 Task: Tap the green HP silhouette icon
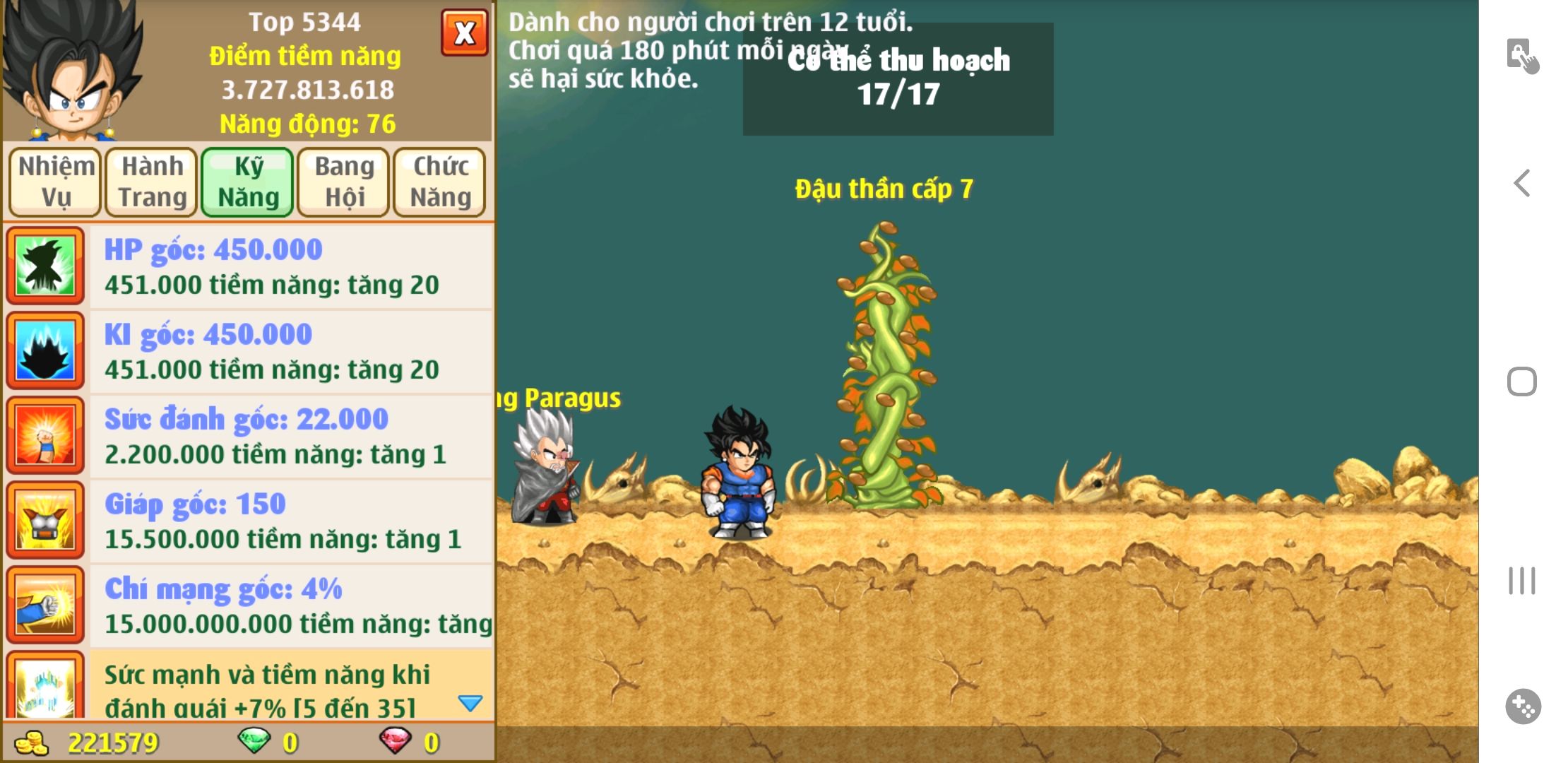tap(46, 266)
